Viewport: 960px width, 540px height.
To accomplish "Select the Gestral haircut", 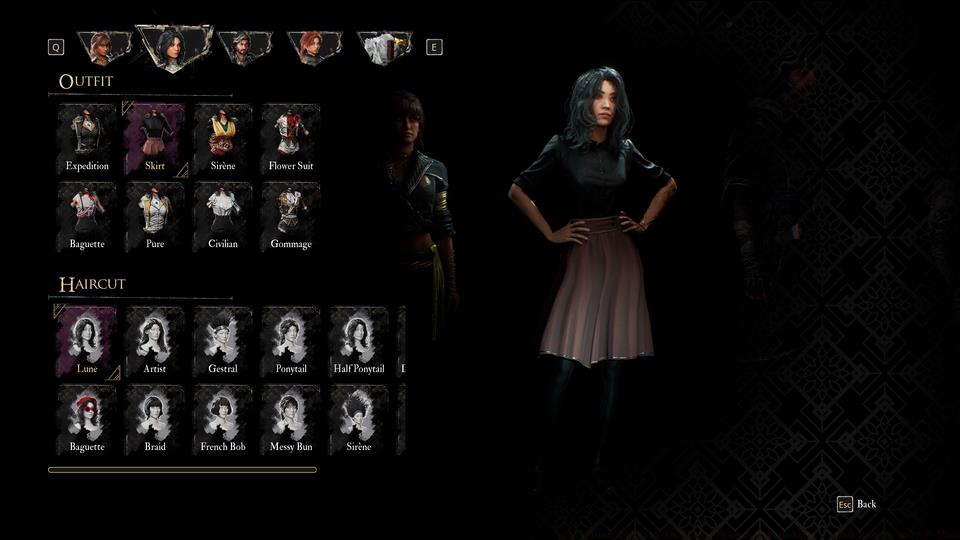I will [x=223, y=341].
